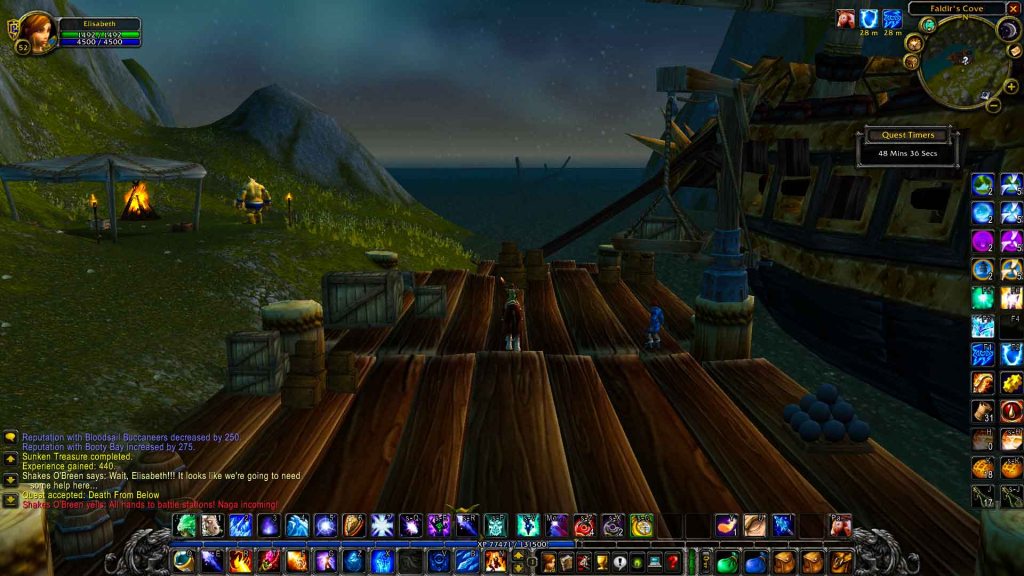Viewport: 1024px width, 576px height.
Task: Zoom out on the minimap
Action: [993, 104]
